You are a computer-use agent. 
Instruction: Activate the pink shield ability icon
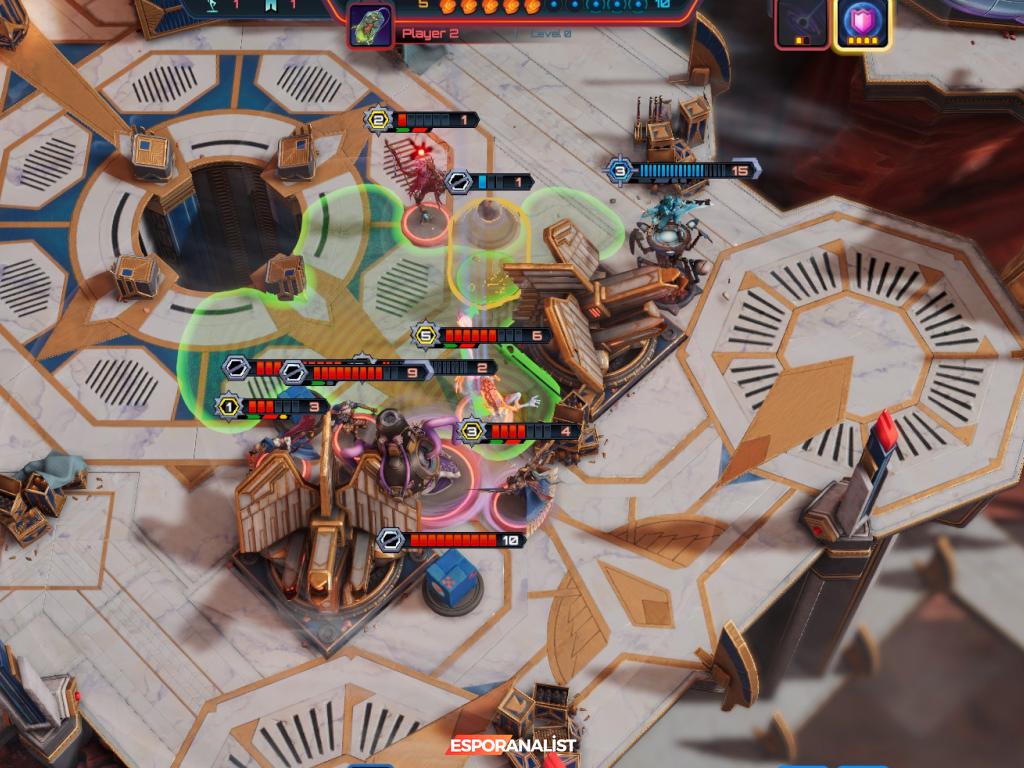(x=862, y=22)
